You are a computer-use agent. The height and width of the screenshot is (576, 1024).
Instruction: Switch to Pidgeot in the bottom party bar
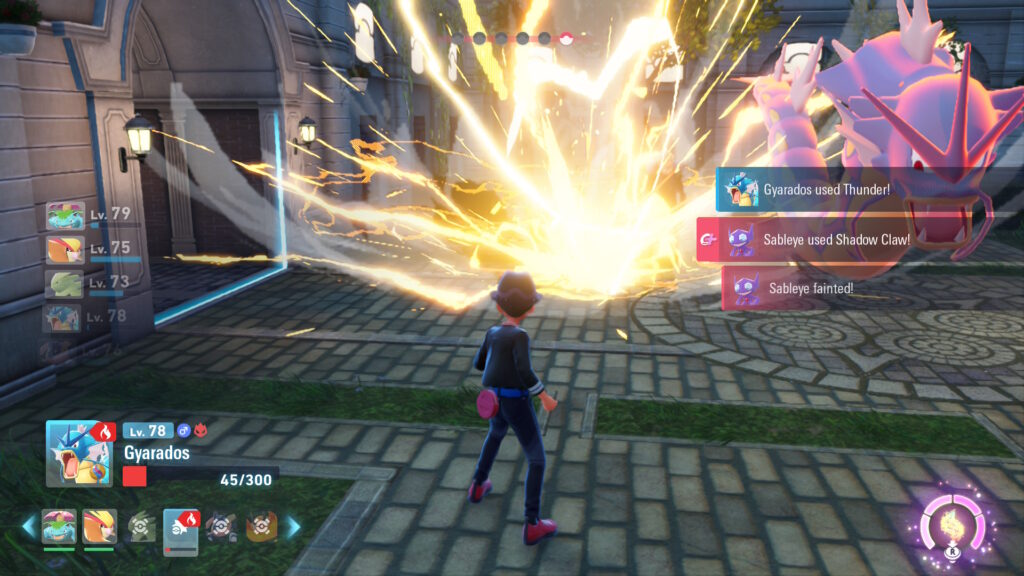pos(98,526)
